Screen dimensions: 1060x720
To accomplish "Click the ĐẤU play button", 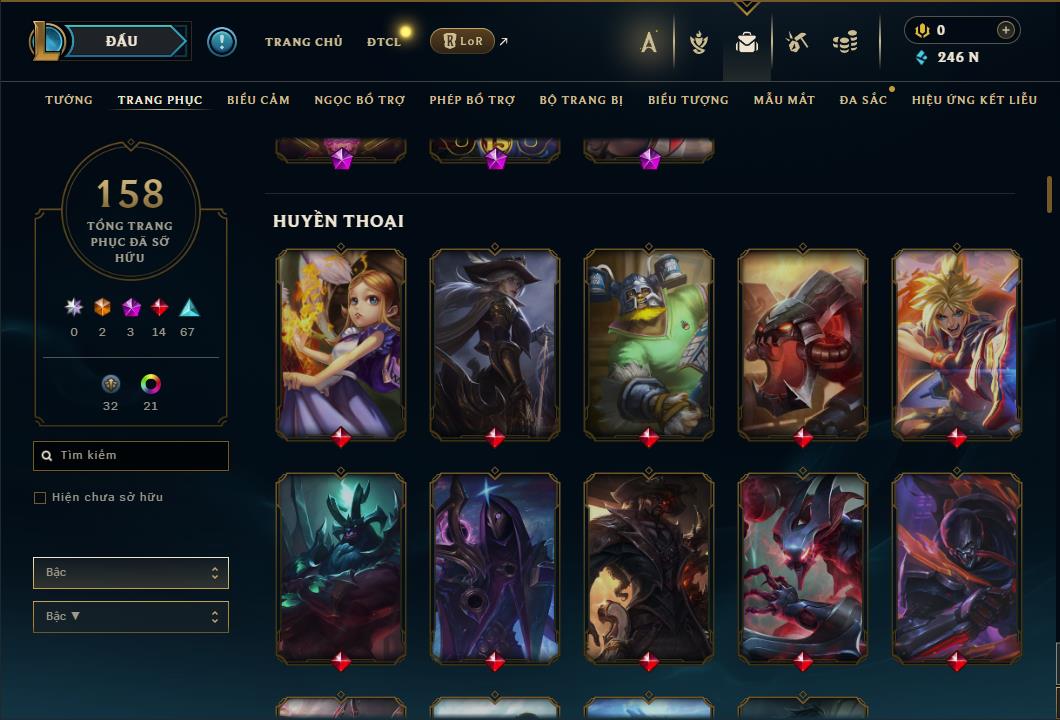I will click(x=121, y=41).
